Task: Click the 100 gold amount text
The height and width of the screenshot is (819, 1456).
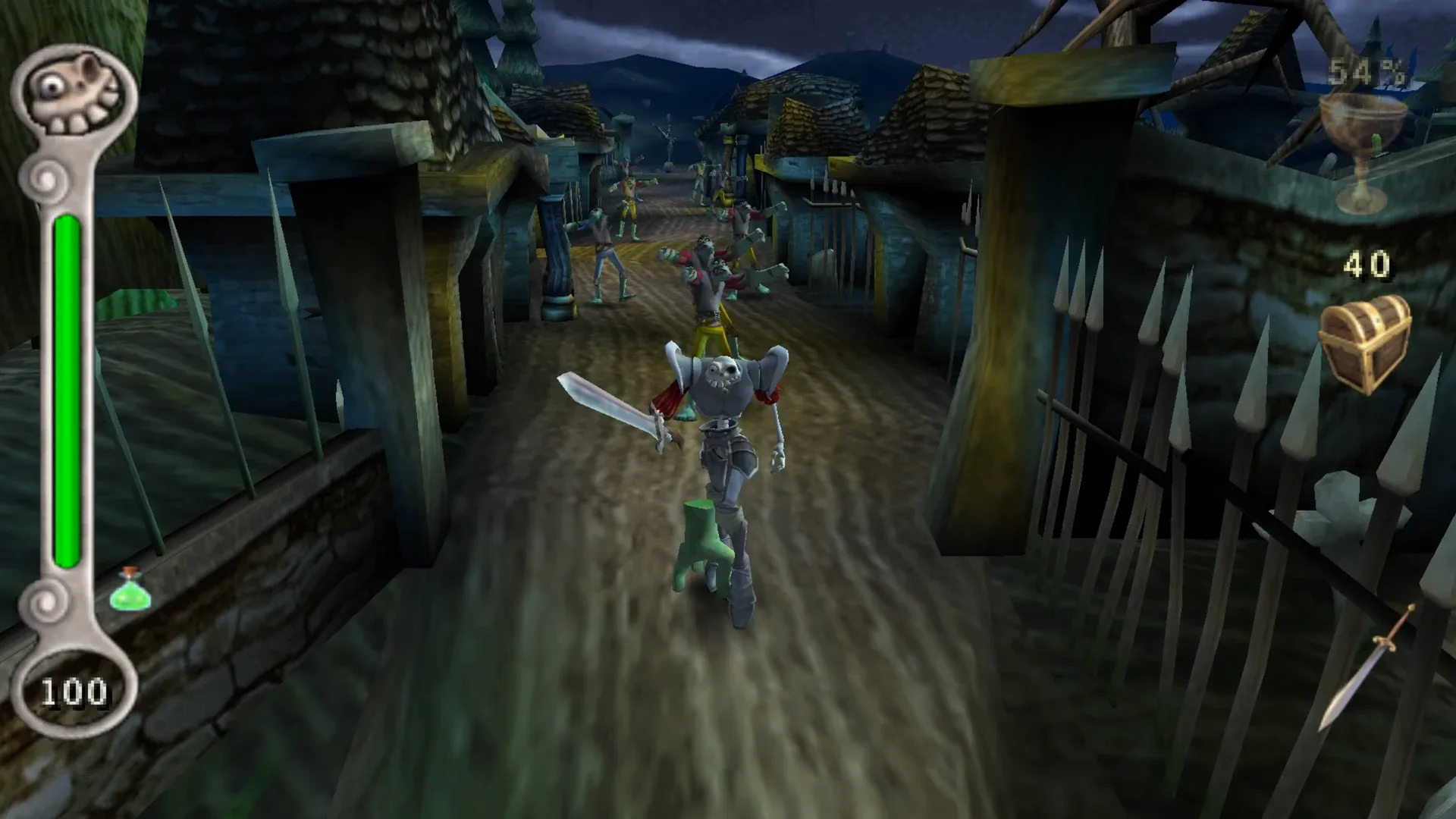Action: point(76,690)
